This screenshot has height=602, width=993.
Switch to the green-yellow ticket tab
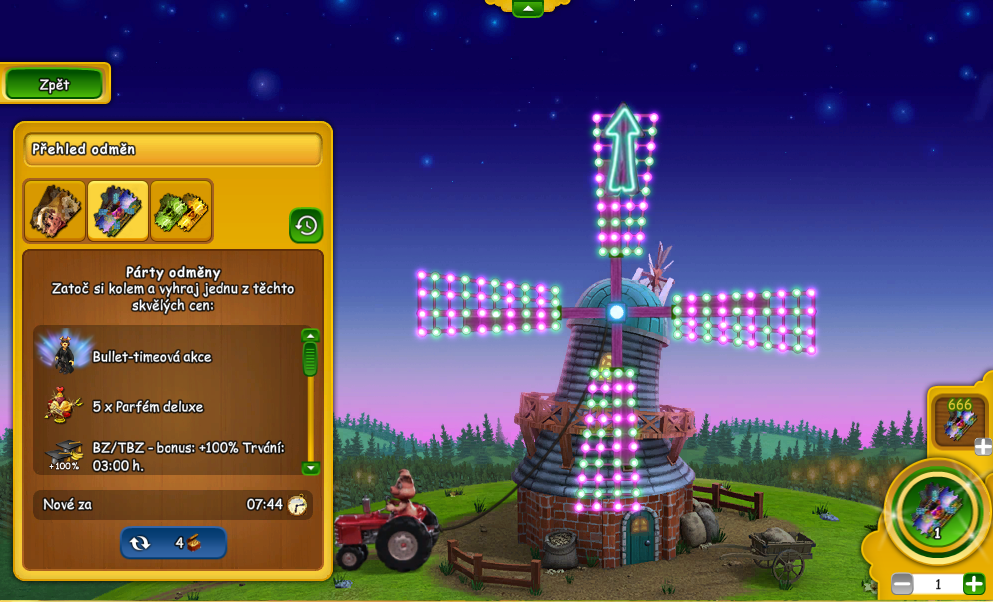pos(181,210)
